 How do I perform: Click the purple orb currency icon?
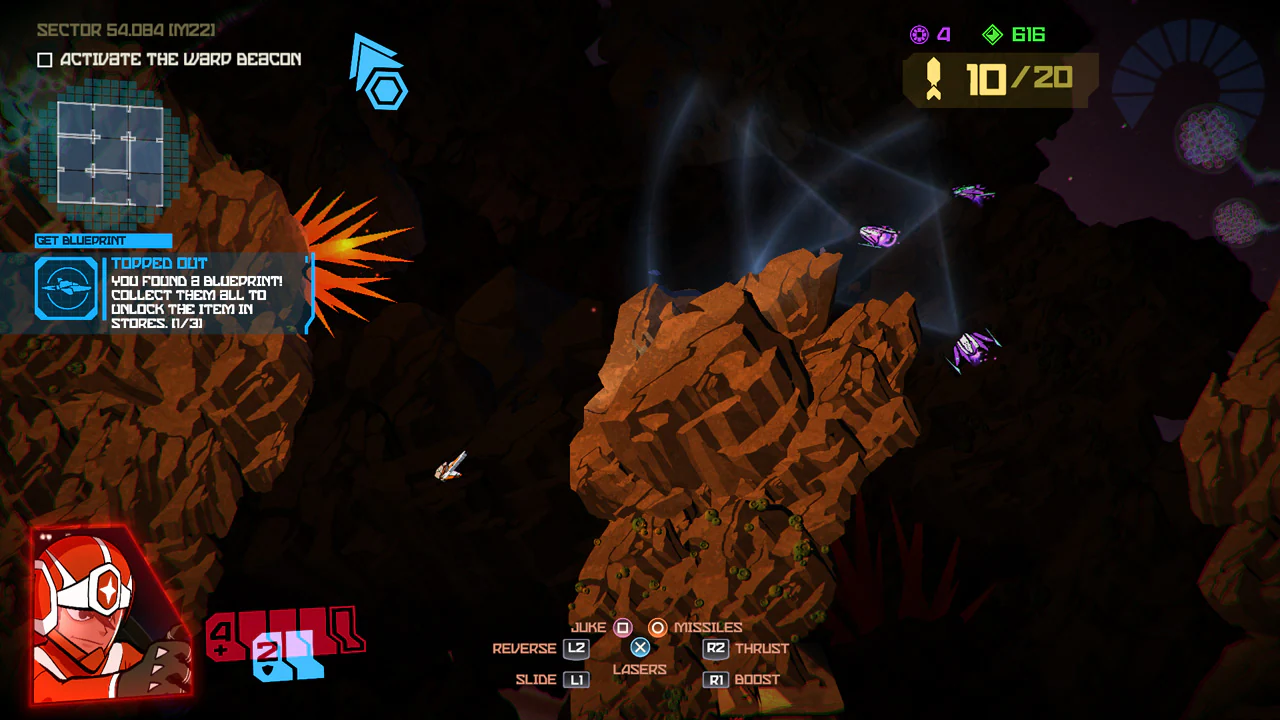tap(919, 34)
